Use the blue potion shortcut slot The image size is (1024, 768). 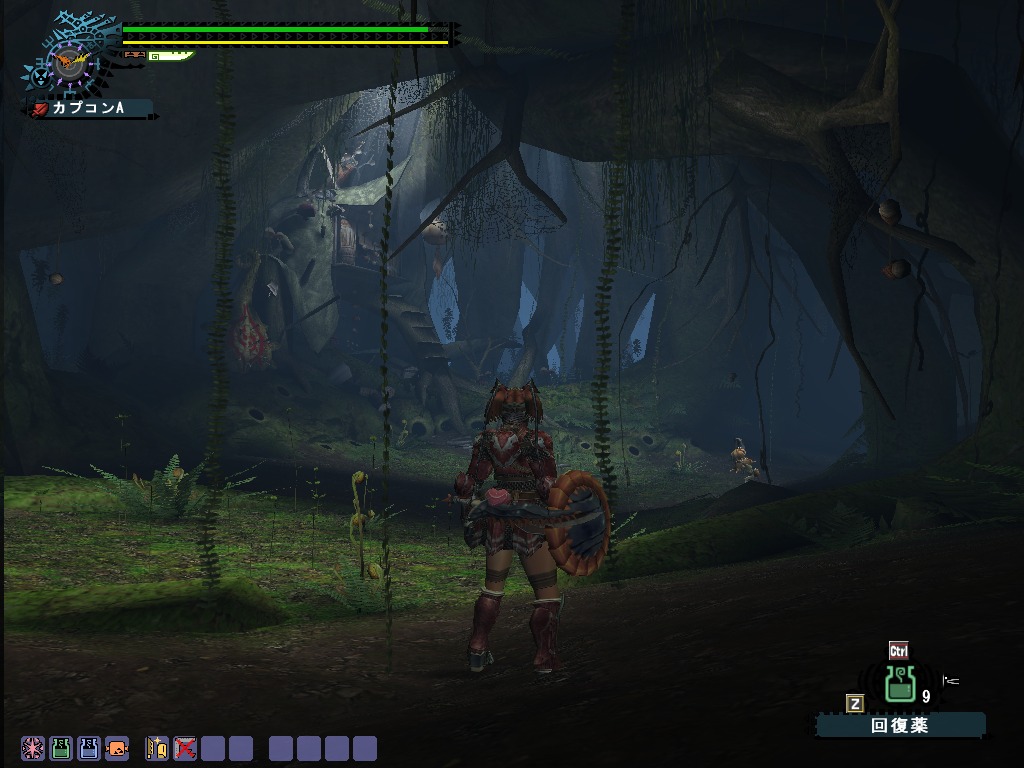pos(89,748)
